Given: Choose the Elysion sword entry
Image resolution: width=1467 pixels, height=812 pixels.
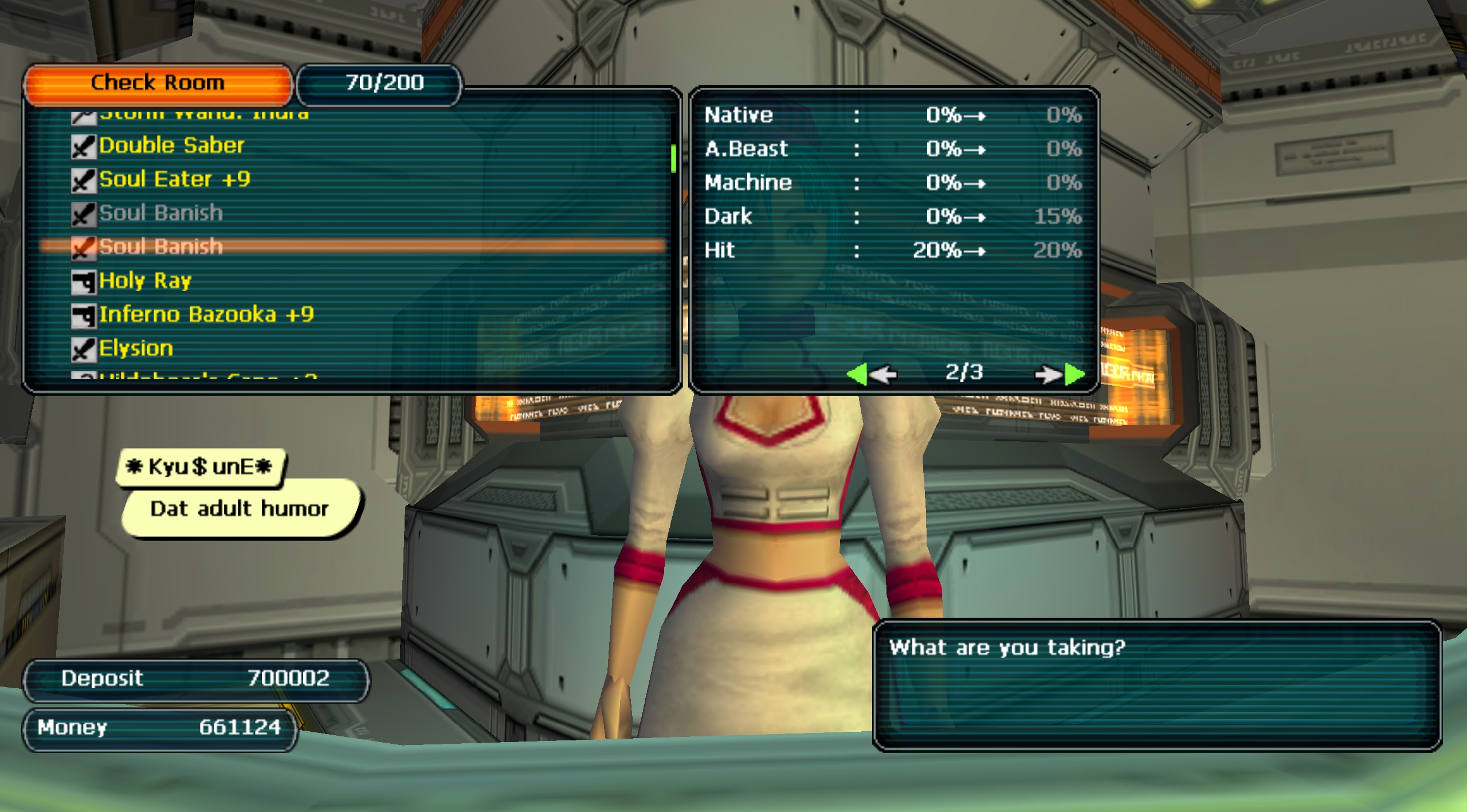Looking at the screenshot, I should click(x=136, y=348).
